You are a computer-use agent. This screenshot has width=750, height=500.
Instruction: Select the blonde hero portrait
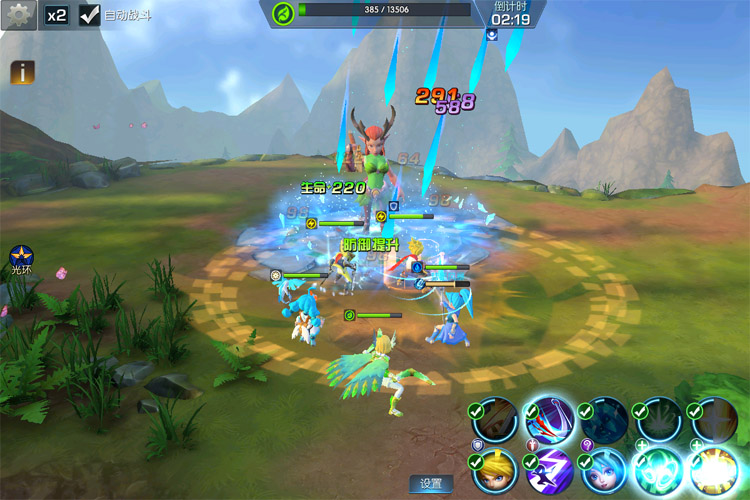point(495,473)
